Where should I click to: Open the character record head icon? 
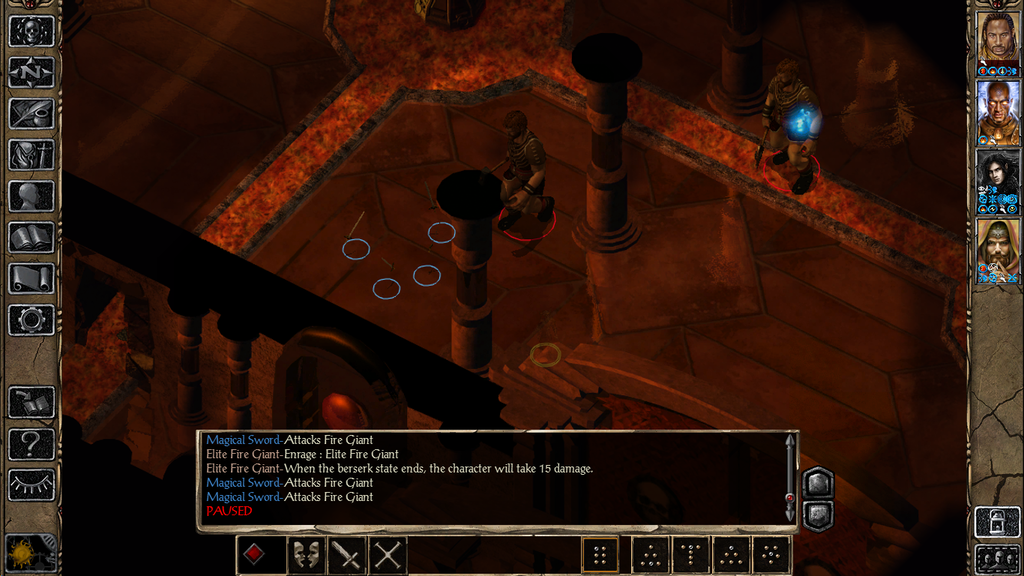pos(31,196)
